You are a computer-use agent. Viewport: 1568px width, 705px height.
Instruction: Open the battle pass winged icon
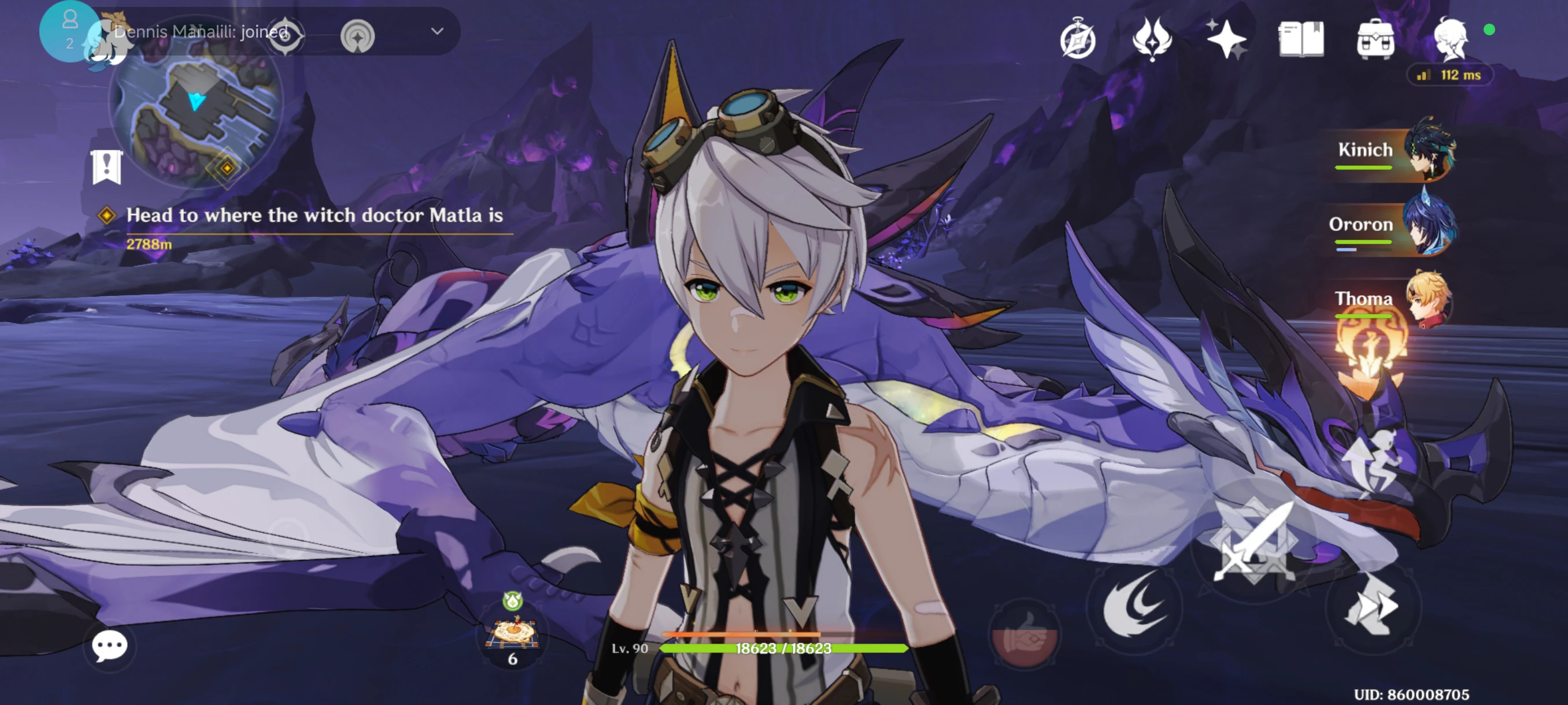tap(1152, 39)
